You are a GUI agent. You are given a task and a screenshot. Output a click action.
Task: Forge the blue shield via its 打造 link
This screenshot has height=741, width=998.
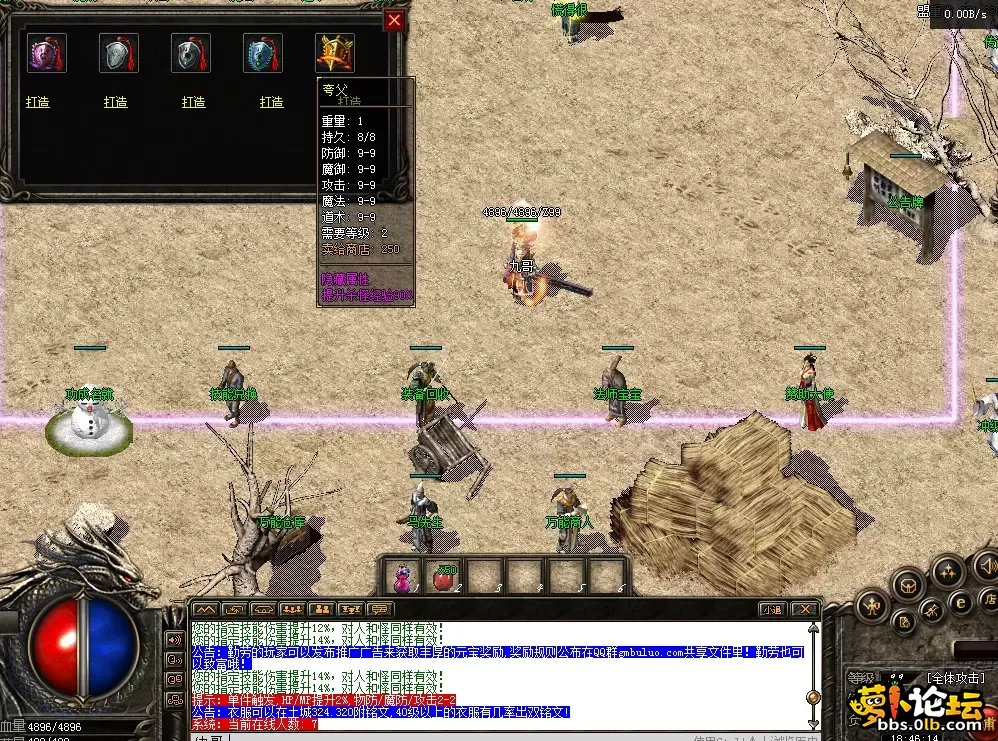point(272,102)
